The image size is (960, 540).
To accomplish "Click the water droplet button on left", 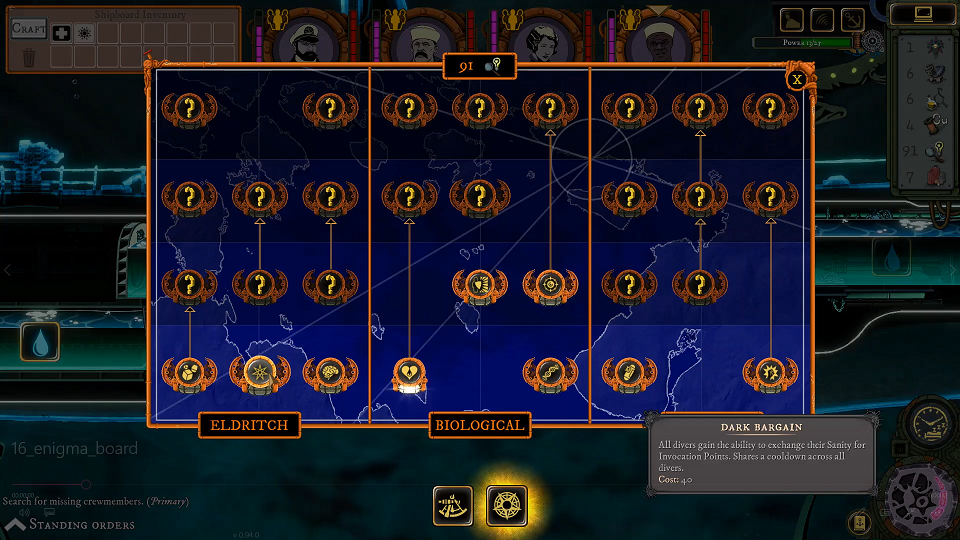I will tap(41, 343).
